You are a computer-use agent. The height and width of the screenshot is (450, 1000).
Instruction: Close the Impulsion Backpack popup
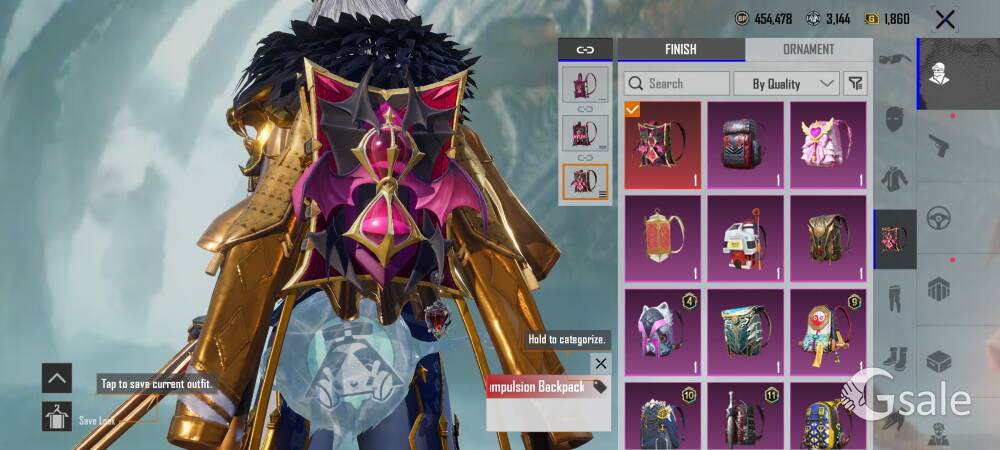(600, 363)
